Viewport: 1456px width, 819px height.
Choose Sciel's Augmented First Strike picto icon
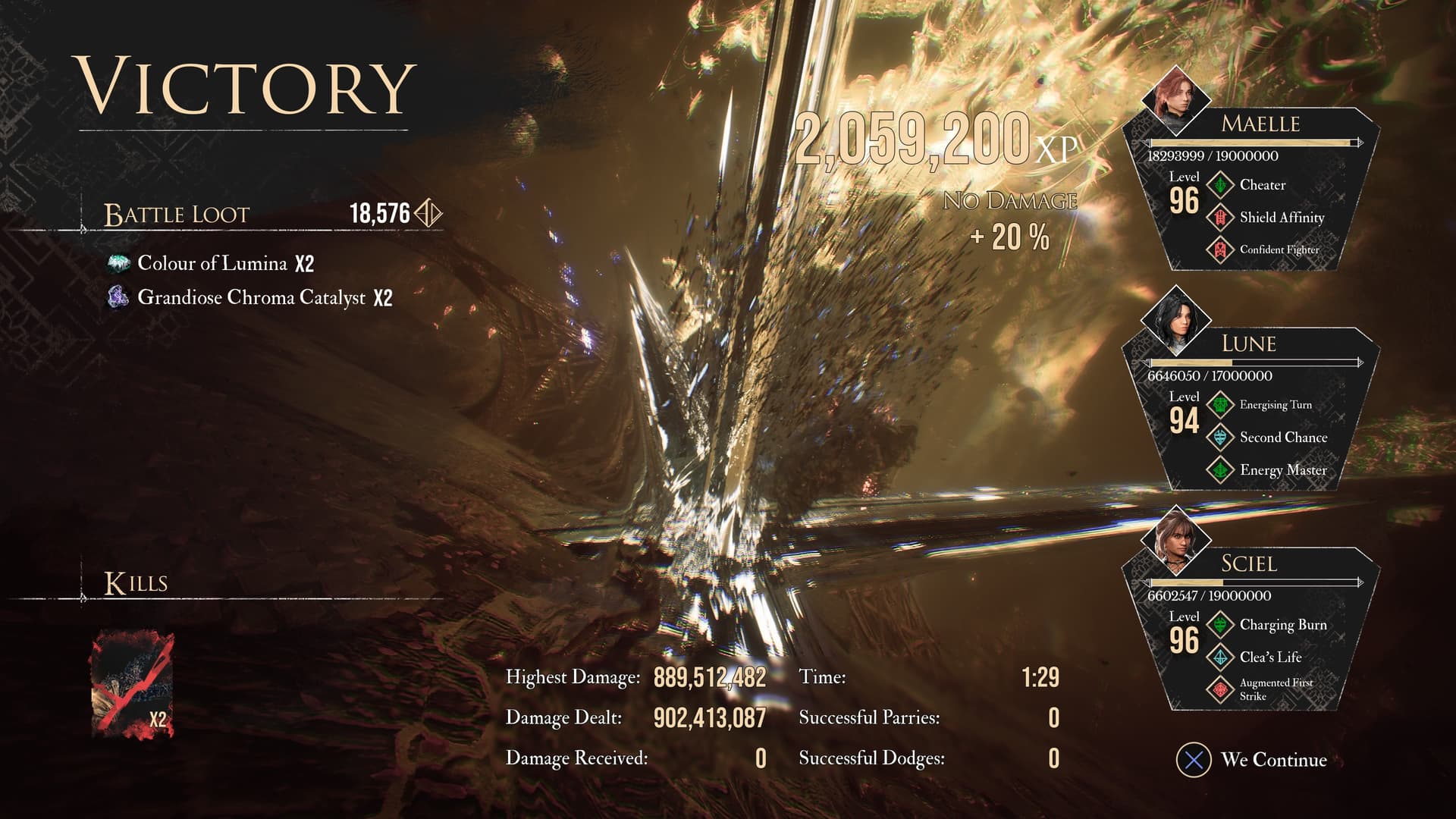tap(1220, 689)
